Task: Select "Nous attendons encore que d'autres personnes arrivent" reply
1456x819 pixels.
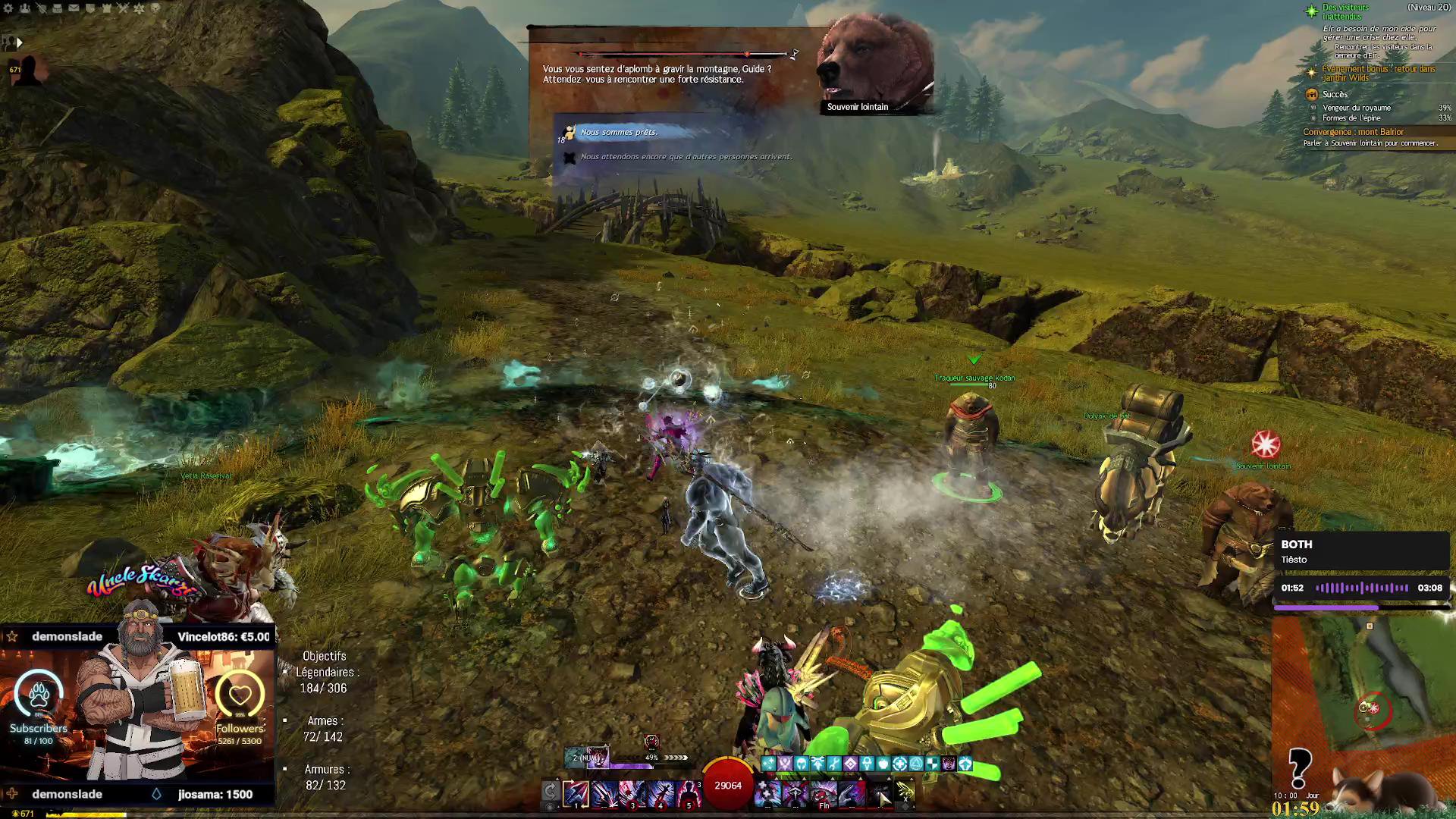Action: click(x=686, y=157)
